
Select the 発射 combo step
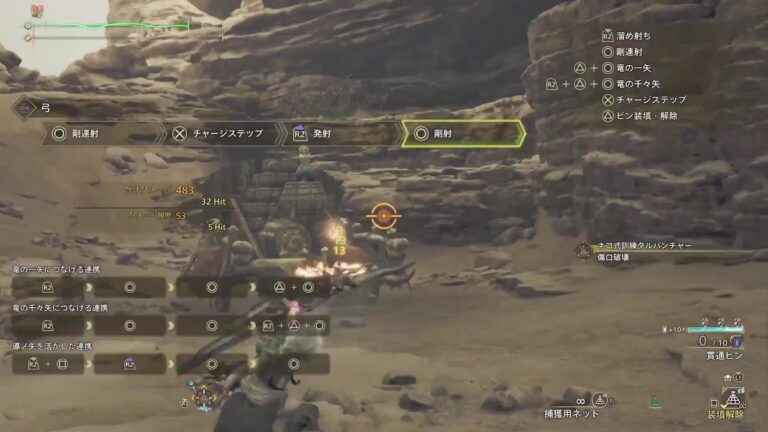[x=339, y=133]
